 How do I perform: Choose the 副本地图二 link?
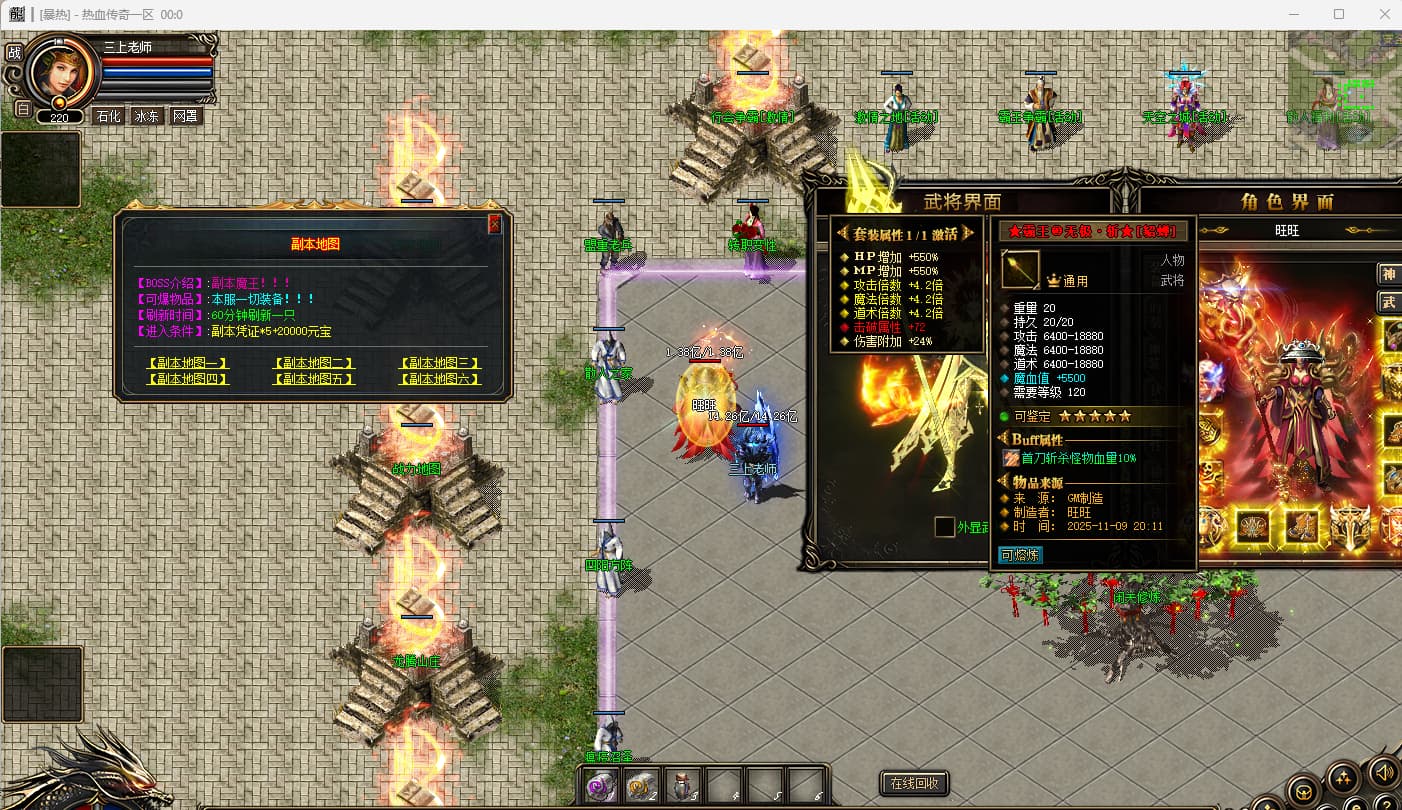point(313,364)
